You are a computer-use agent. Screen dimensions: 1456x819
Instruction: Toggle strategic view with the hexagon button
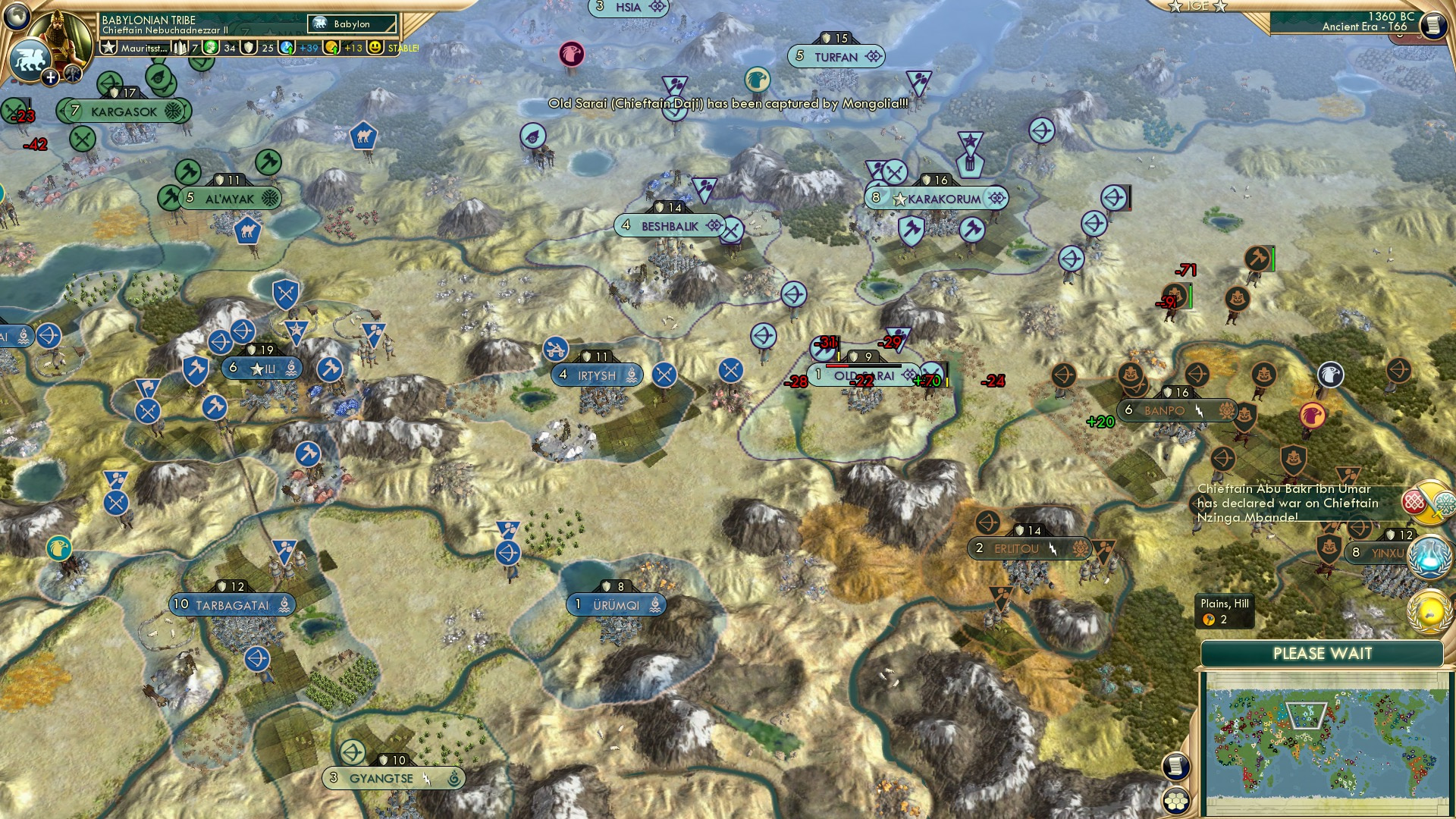point(1176,800)
